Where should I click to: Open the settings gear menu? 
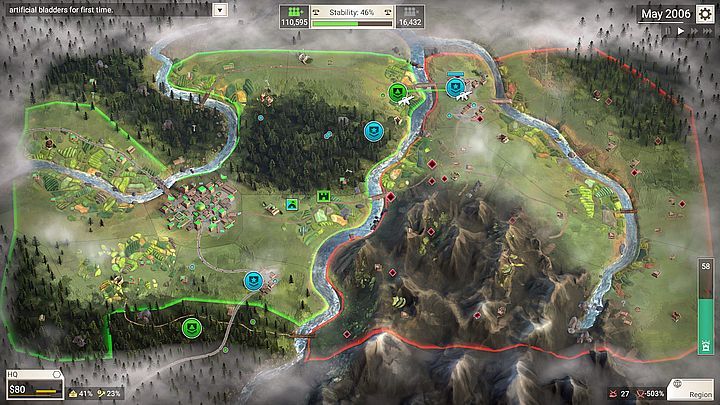point(706,14)
